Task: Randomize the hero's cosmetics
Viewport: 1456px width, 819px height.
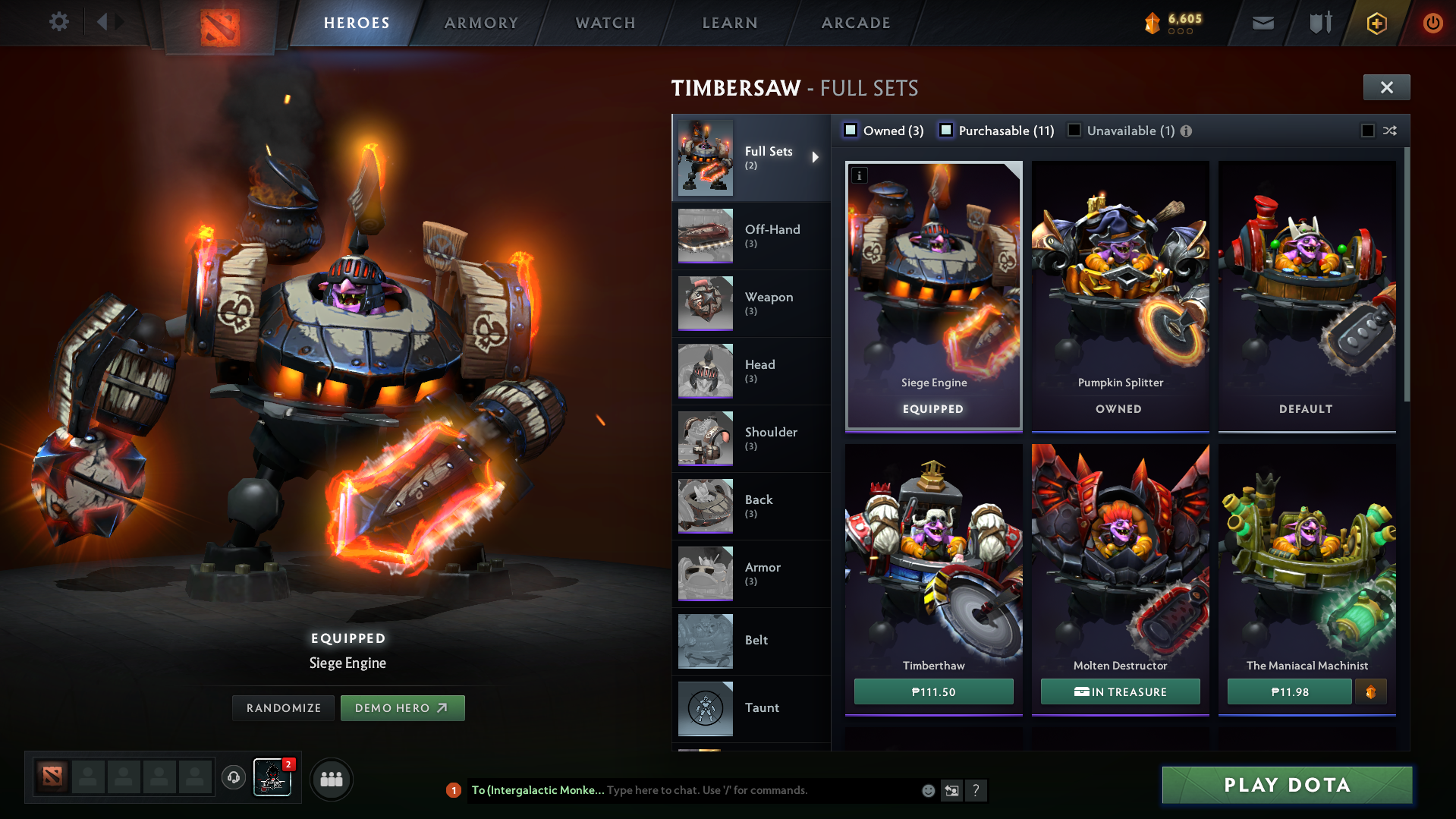Action: point(283,708)
